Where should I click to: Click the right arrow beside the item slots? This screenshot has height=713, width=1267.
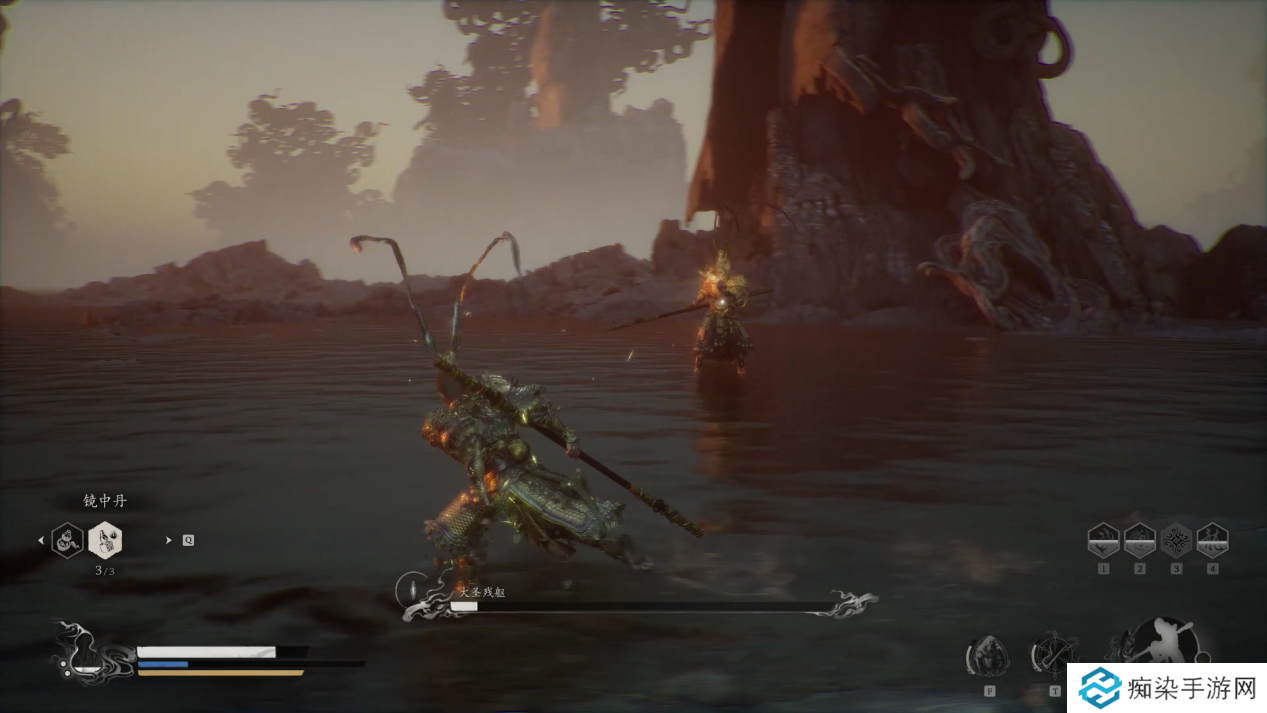pos(168,540)
